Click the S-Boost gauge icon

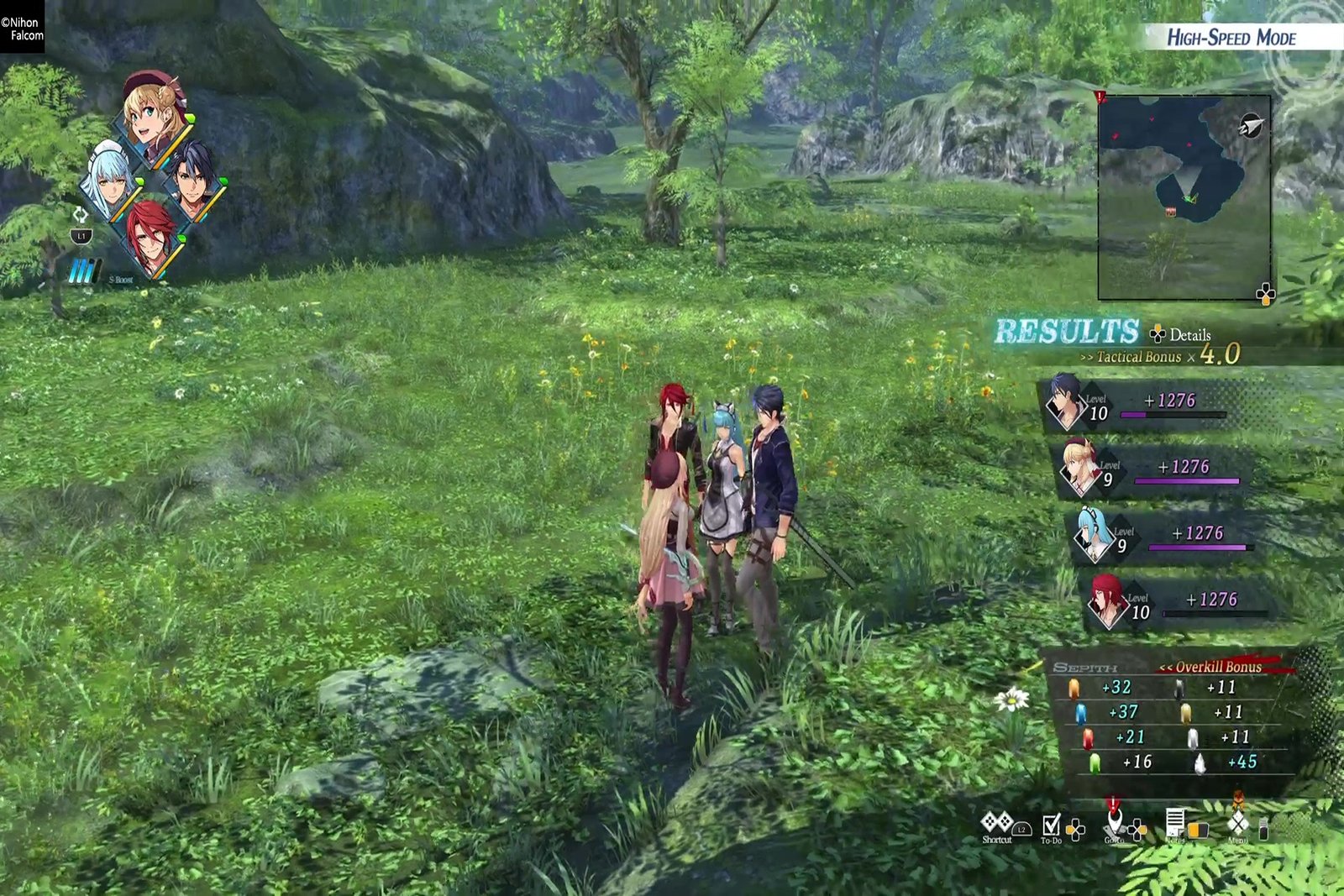click(x=81, y=270)
